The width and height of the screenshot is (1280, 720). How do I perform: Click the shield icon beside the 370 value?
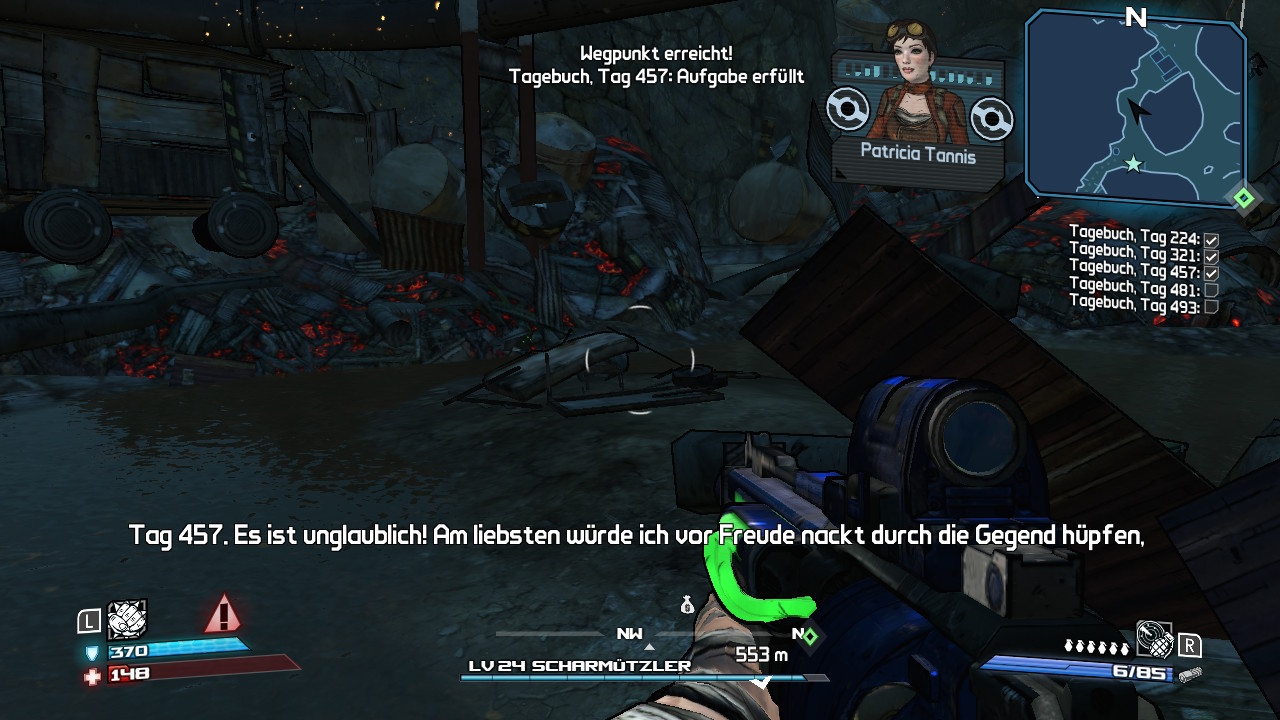click(91, 653)
